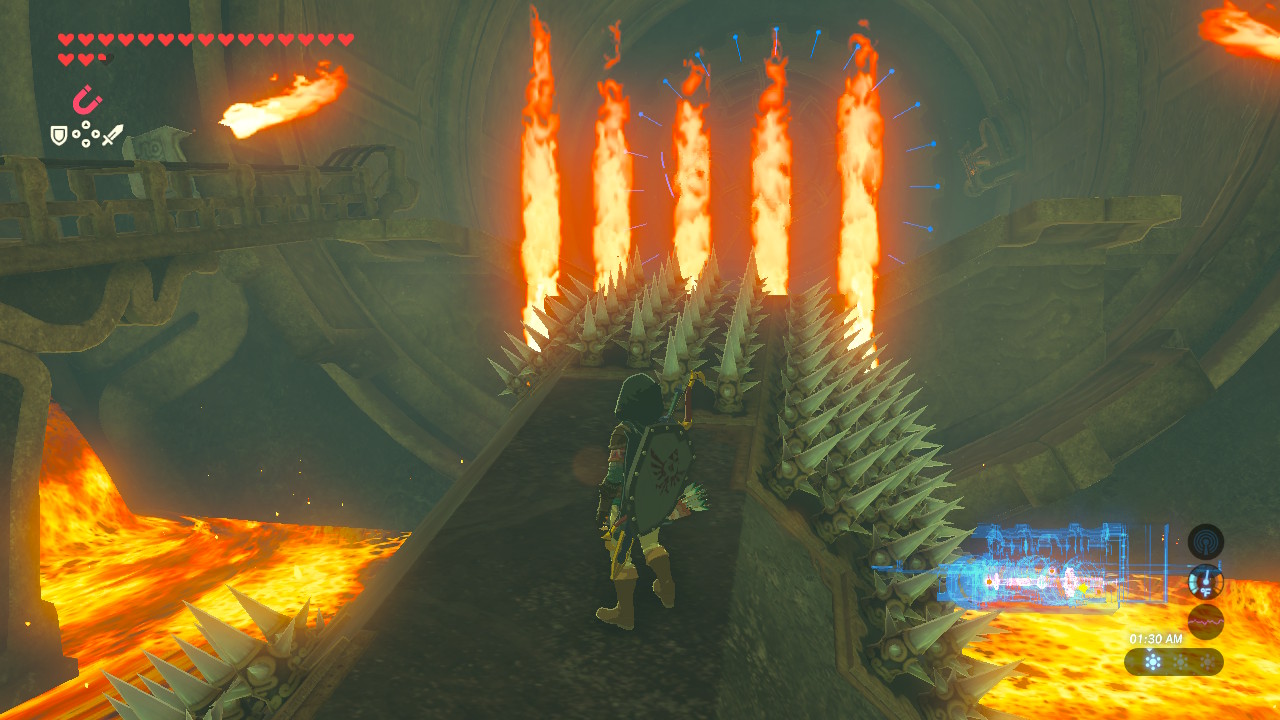Screen dimensions: 1280x720
Task: Toggle the Sheikah Sensor antenna icon
Action: pyautogui.click(x=1205, y=541)
